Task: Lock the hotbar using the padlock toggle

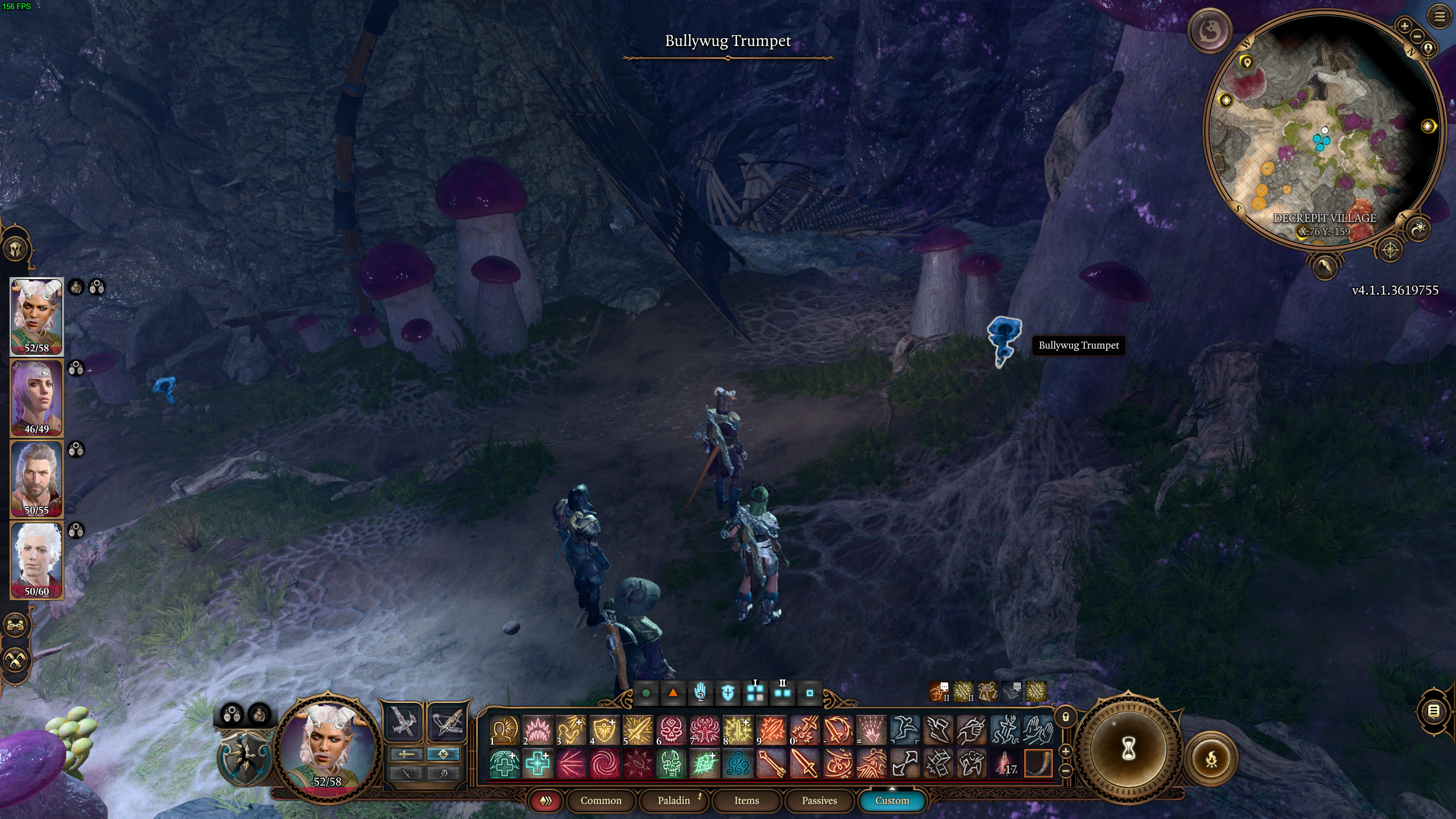Action: coord(1065,718)
